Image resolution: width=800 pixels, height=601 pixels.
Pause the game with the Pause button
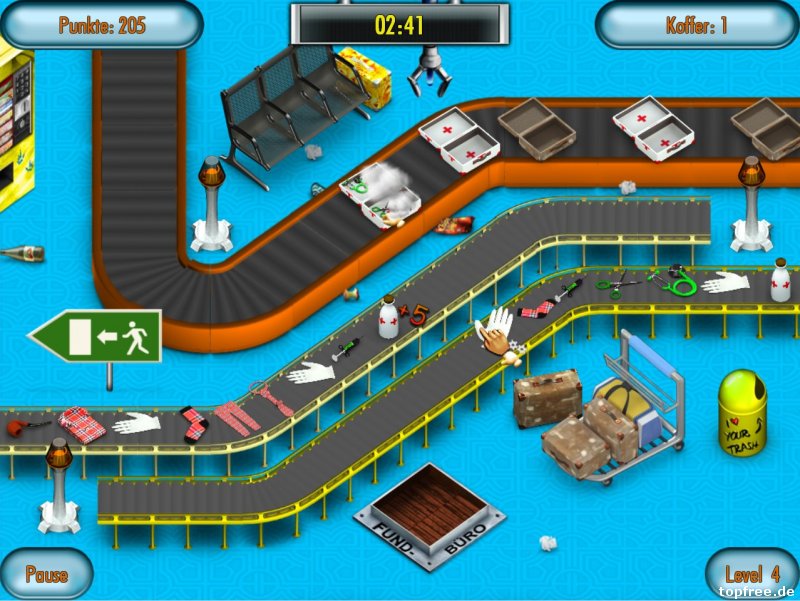[x=46, y=574]
